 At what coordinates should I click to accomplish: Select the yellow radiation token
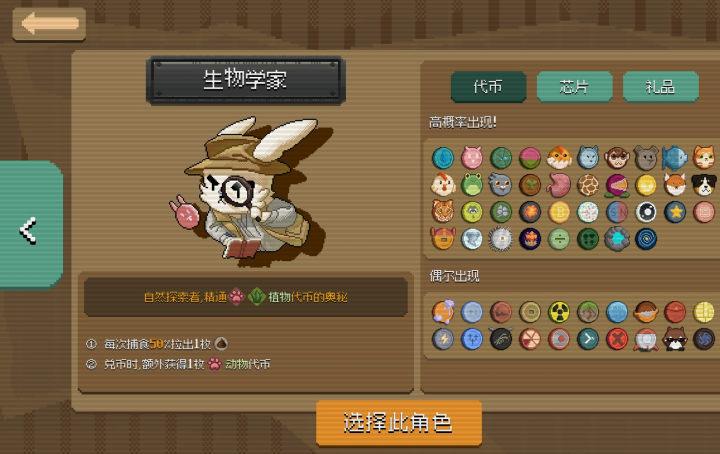pos(559,312)
